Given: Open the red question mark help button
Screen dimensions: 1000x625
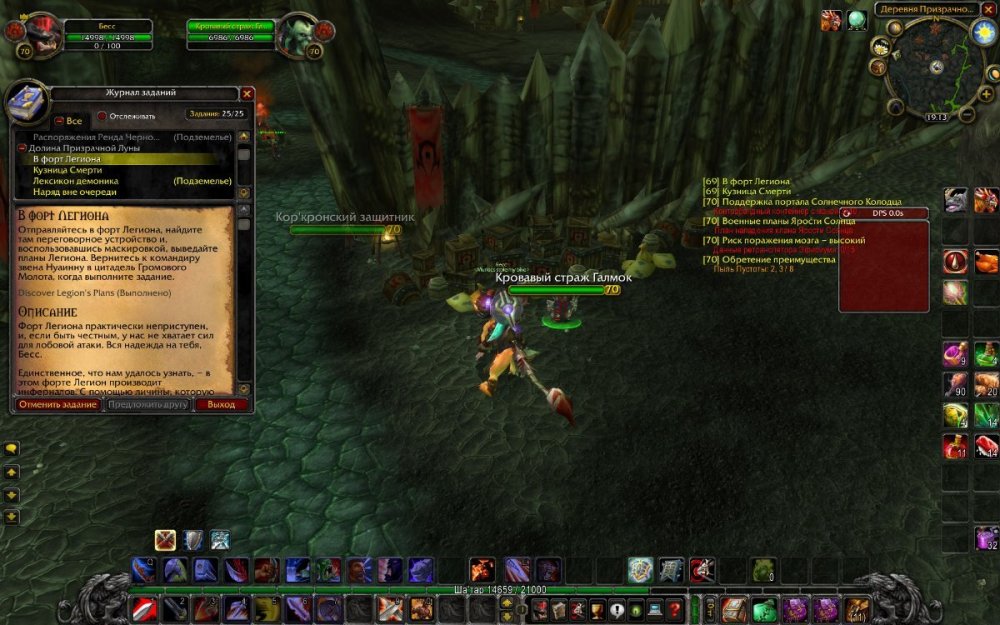Looking at the screenshot, I should (x=676, y=608).
